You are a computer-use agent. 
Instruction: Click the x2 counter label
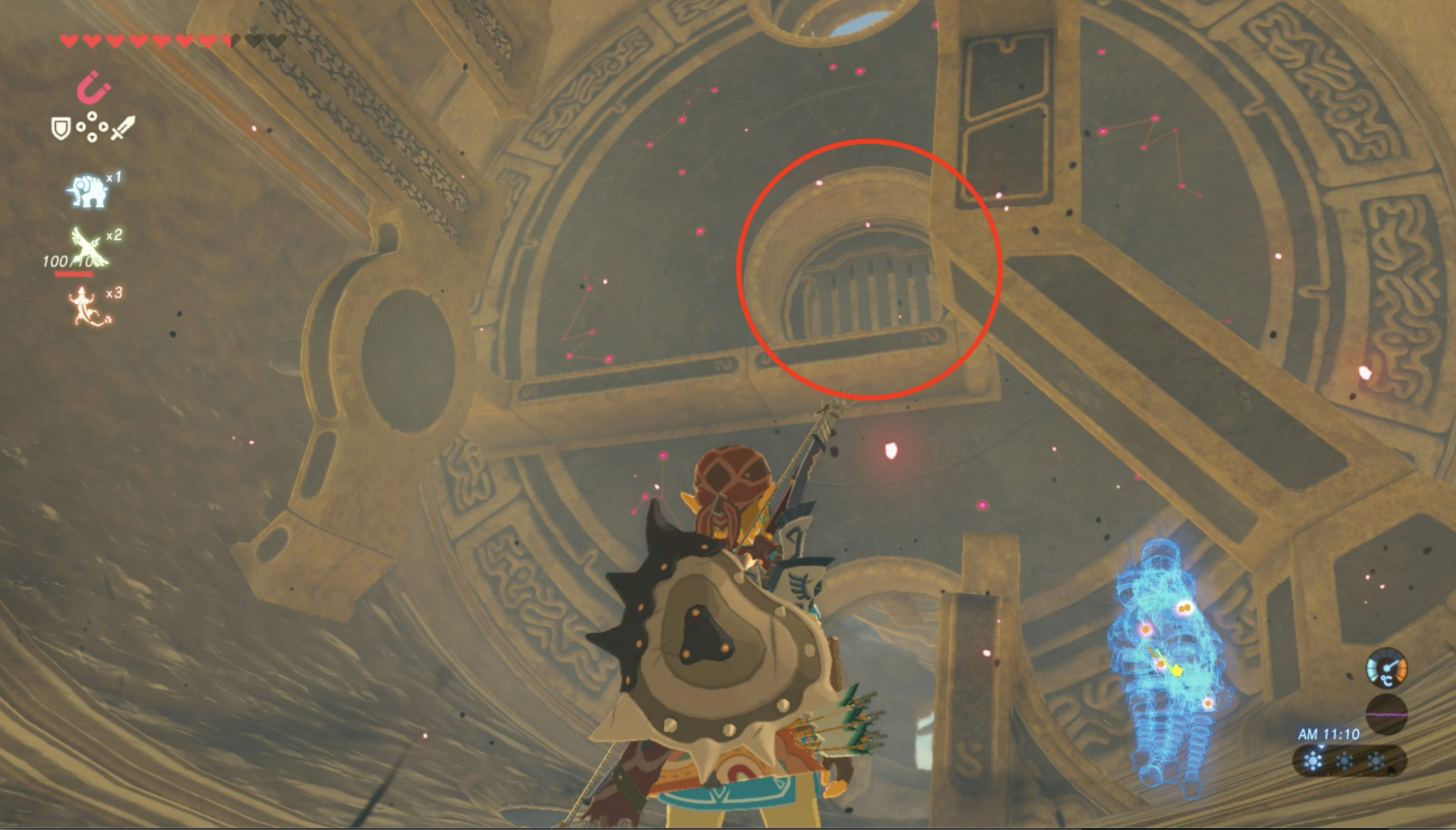(x=115, y=235)
